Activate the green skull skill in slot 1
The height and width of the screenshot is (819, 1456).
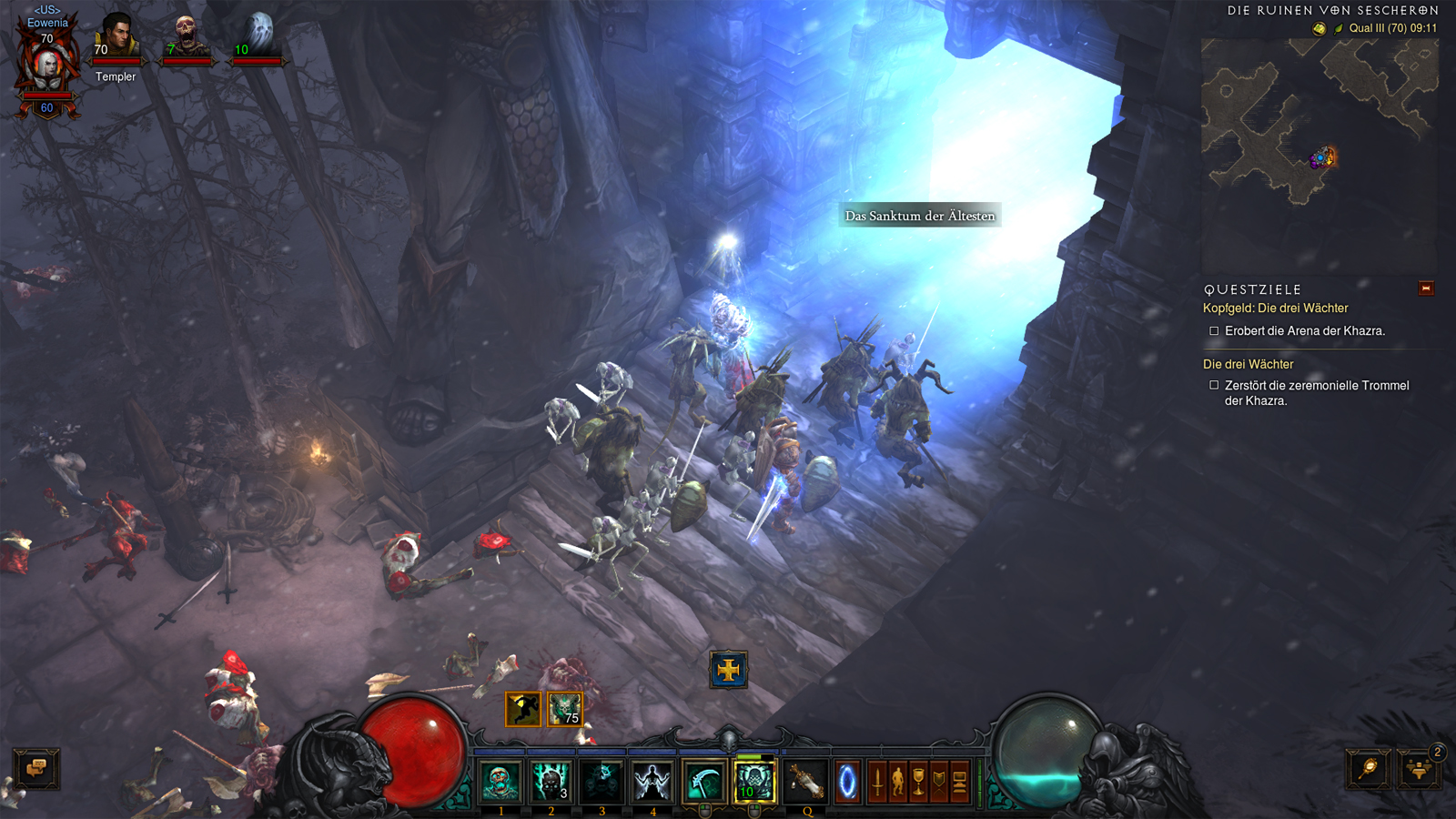500,782
